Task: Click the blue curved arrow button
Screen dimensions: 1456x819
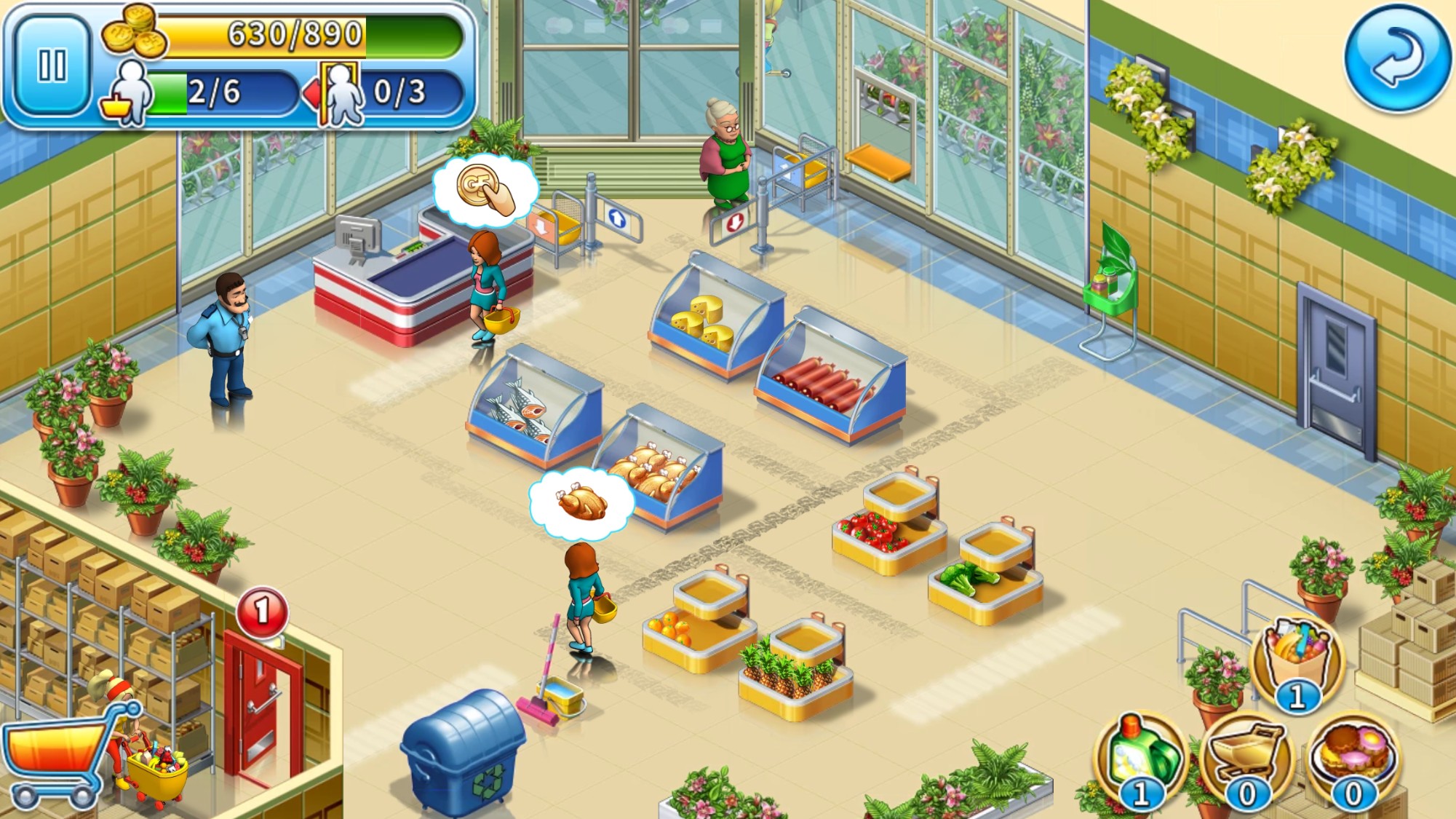Action: coord(1396,58)
